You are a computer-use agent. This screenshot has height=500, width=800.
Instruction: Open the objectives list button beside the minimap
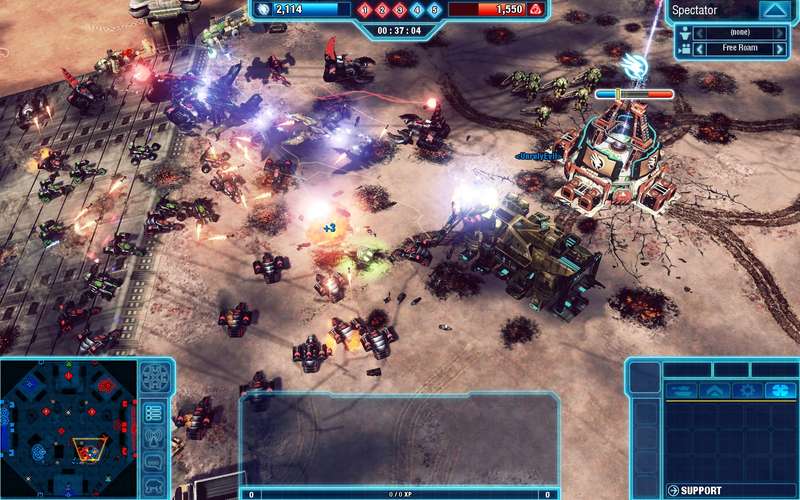[154, 412]
